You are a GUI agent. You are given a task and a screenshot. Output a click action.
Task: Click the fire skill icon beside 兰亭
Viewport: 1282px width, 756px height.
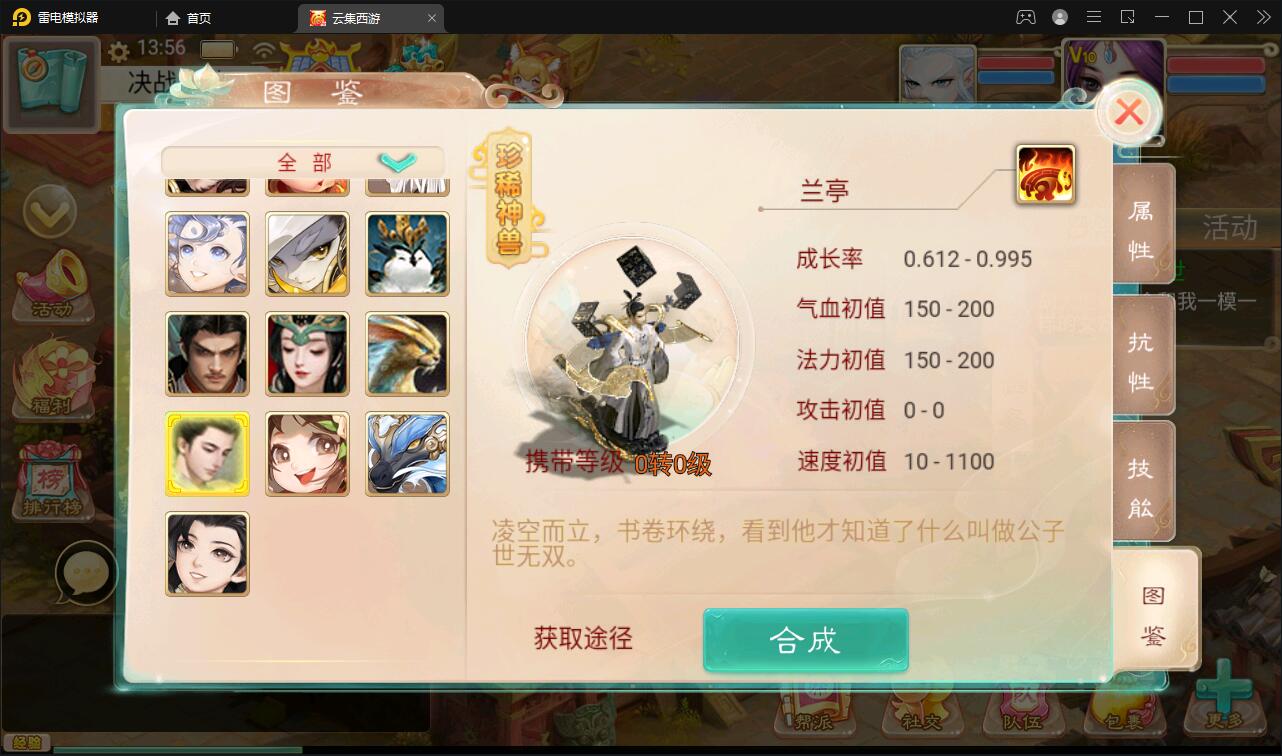1044,172
